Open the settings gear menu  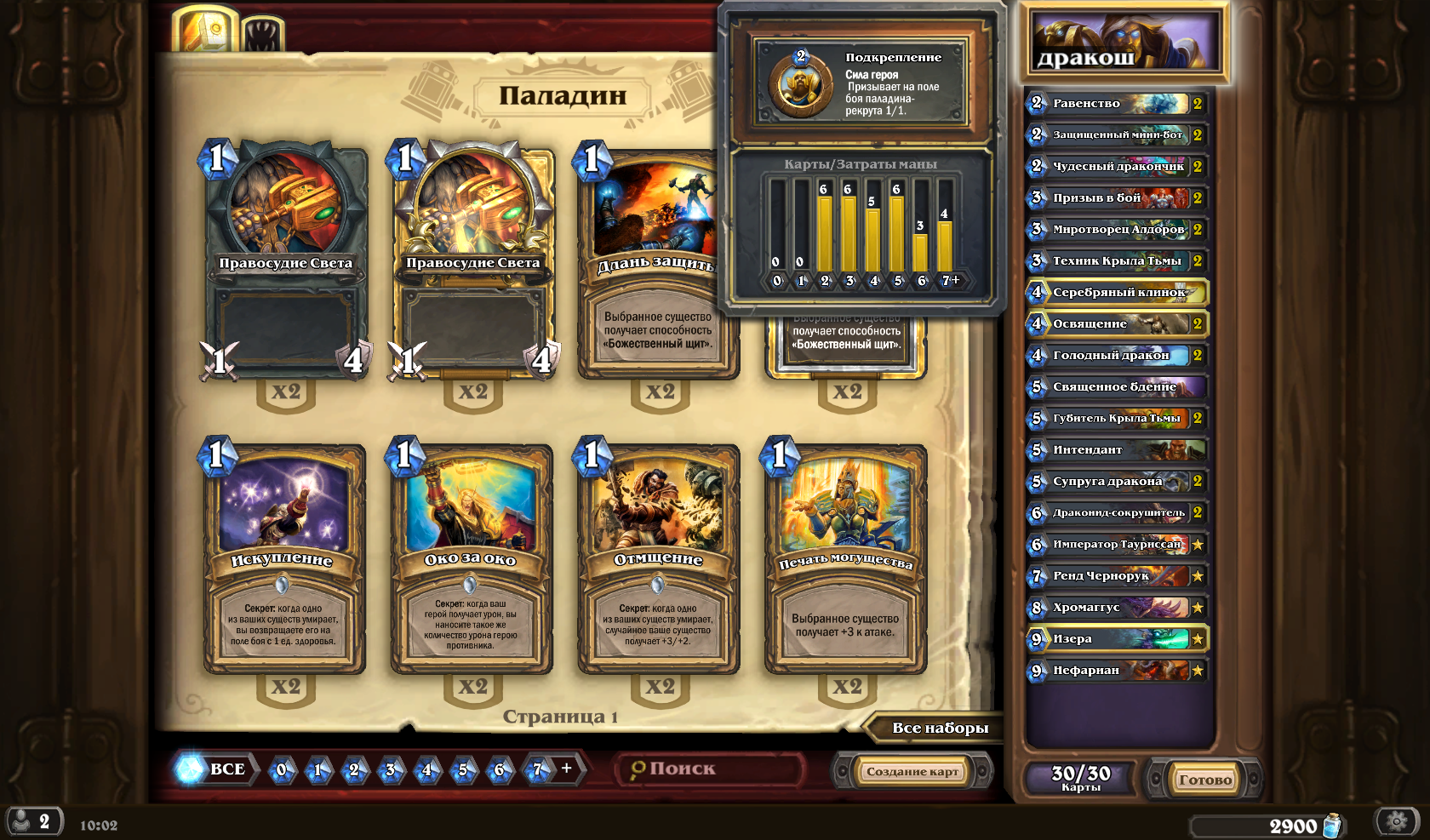point(1396,821)
